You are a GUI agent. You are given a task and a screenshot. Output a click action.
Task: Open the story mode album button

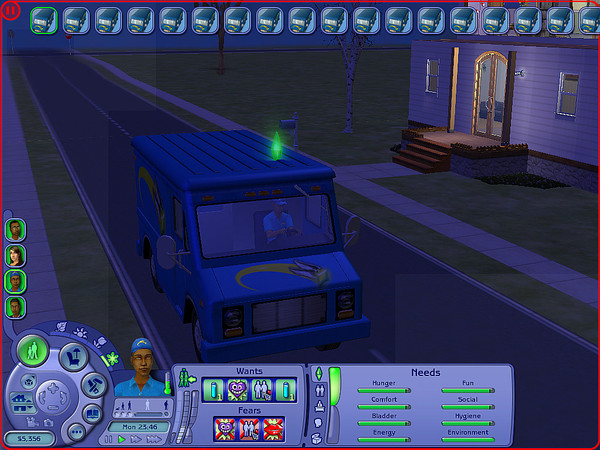tap(92, 411)
